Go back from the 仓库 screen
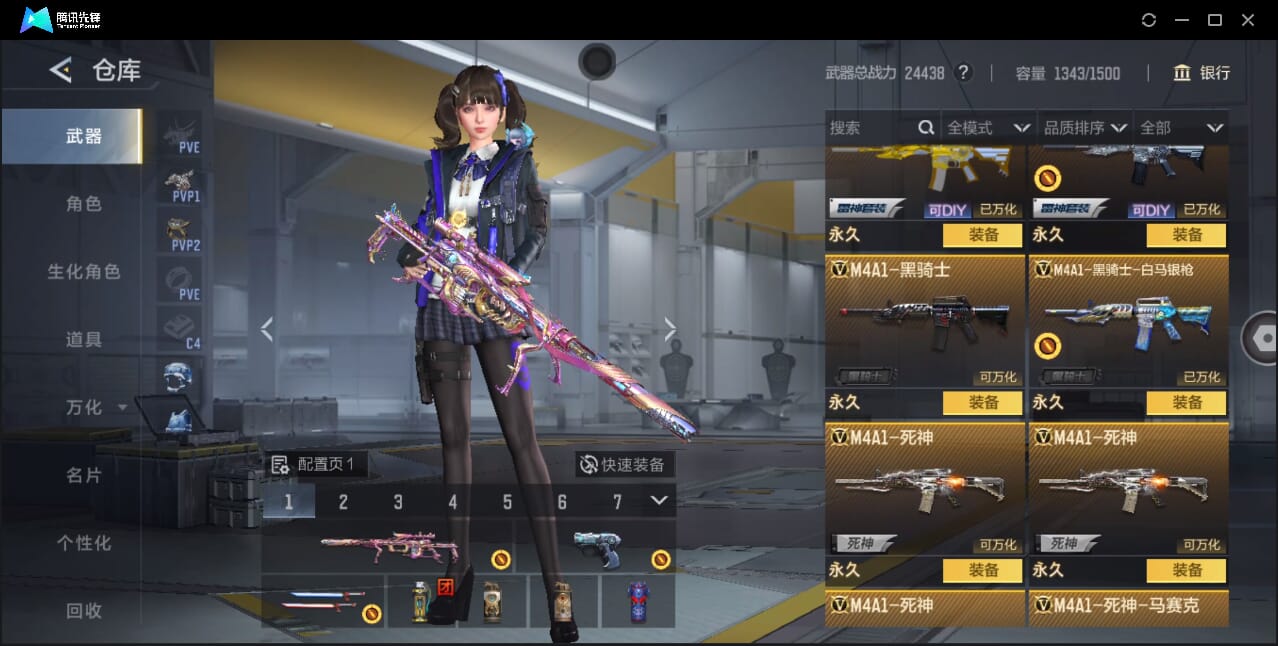Screen dimensions: 1278x646 (61, 70)
